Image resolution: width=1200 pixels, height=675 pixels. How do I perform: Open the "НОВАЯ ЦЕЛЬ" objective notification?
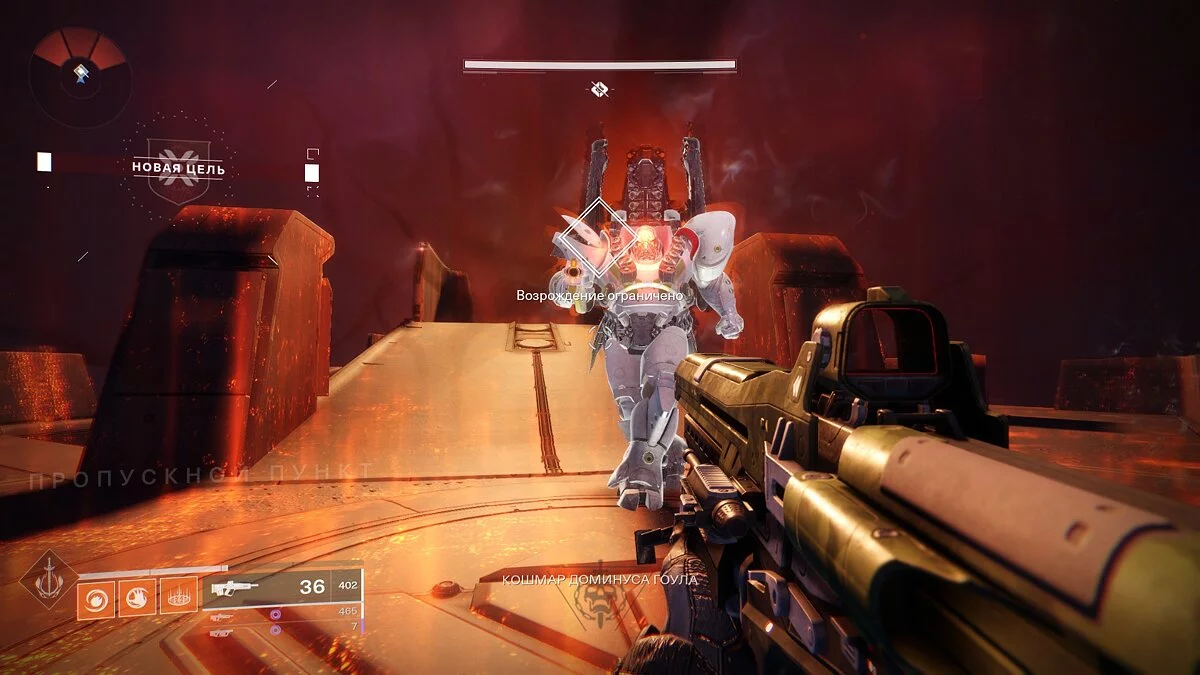[178, 168]
